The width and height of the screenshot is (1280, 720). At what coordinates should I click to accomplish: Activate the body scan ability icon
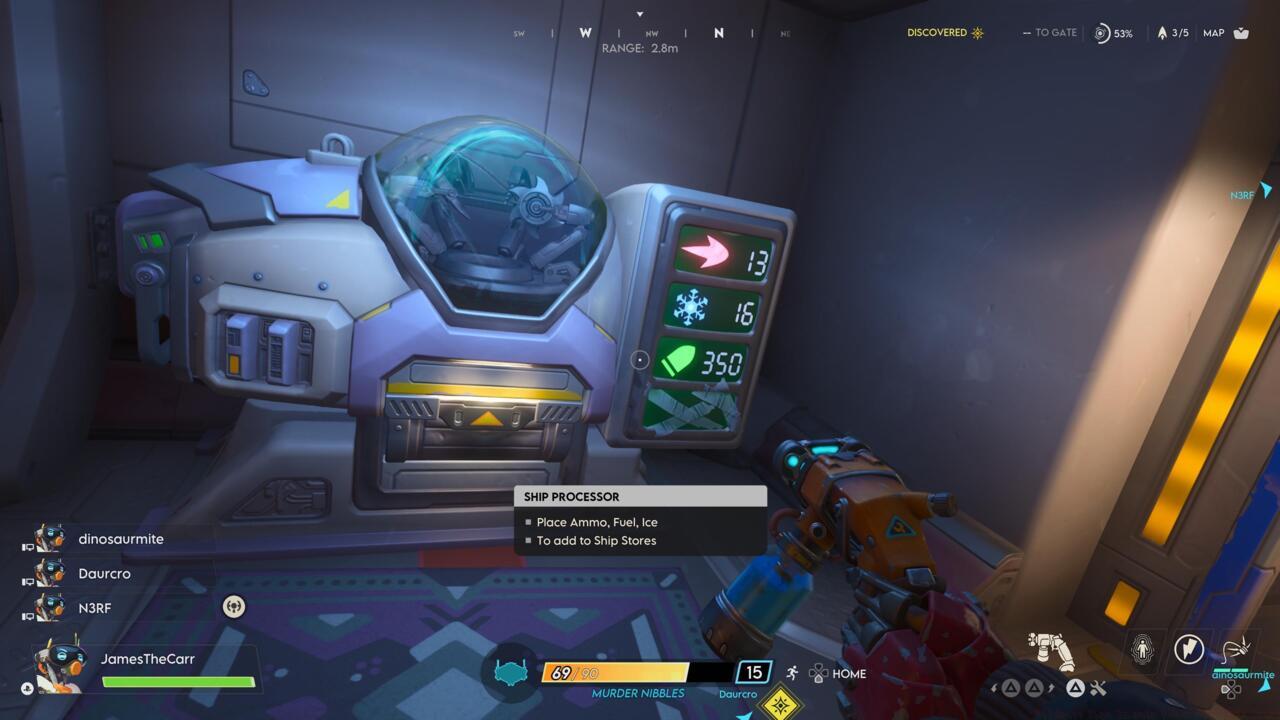[1140, 649]
